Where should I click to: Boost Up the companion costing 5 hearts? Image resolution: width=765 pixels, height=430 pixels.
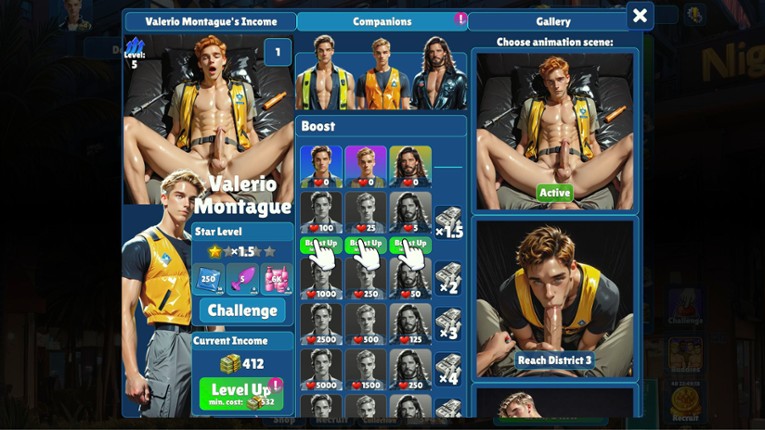pyautogui.click(x=410, y=243)
